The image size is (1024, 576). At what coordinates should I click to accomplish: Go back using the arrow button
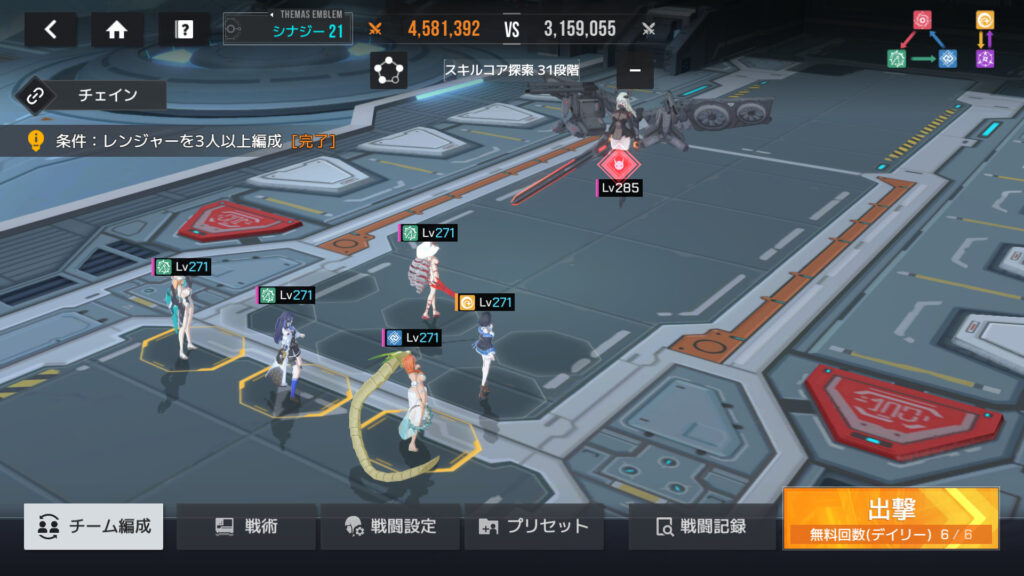[50, 30]
